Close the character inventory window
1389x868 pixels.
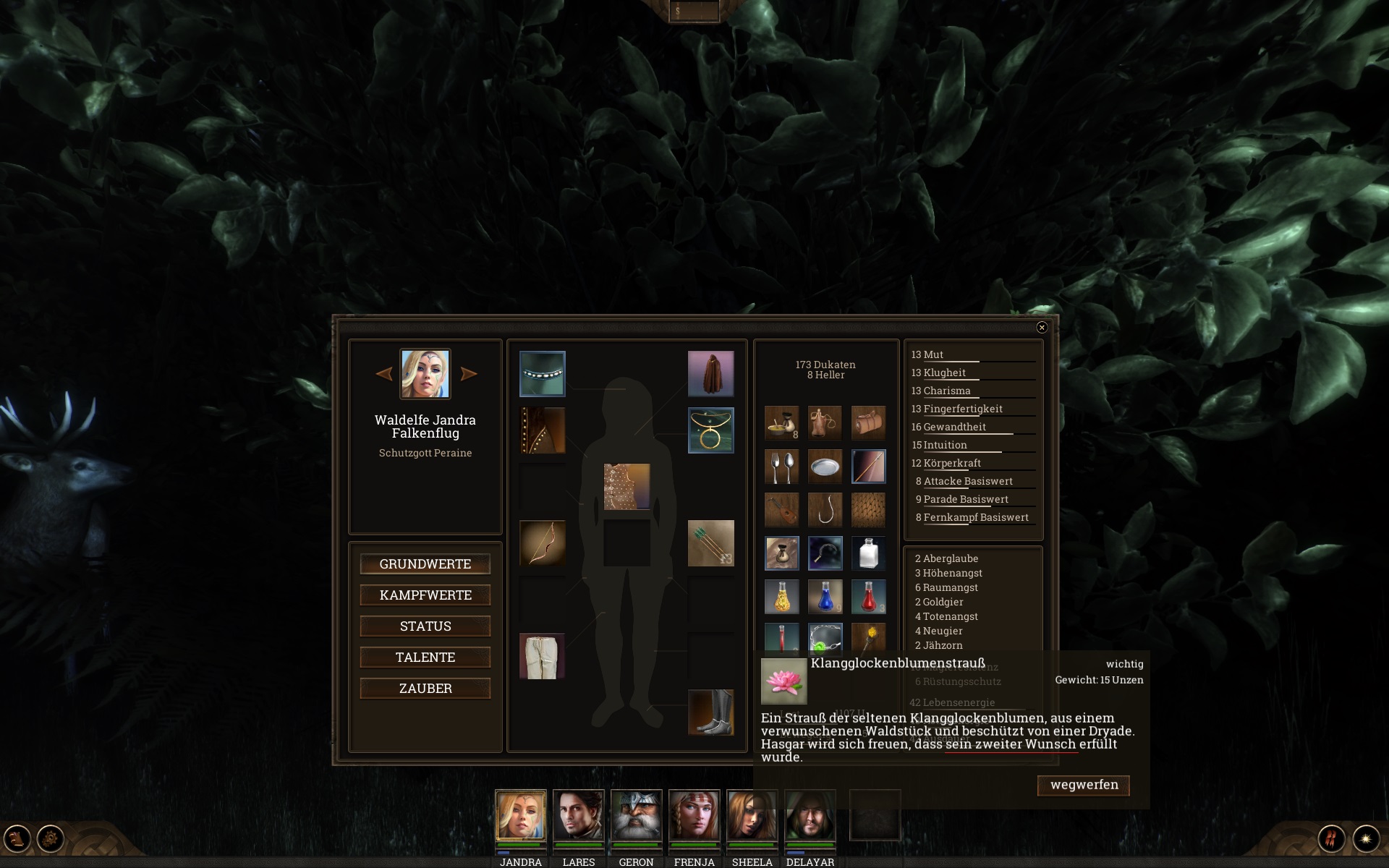click(1042, 328)
